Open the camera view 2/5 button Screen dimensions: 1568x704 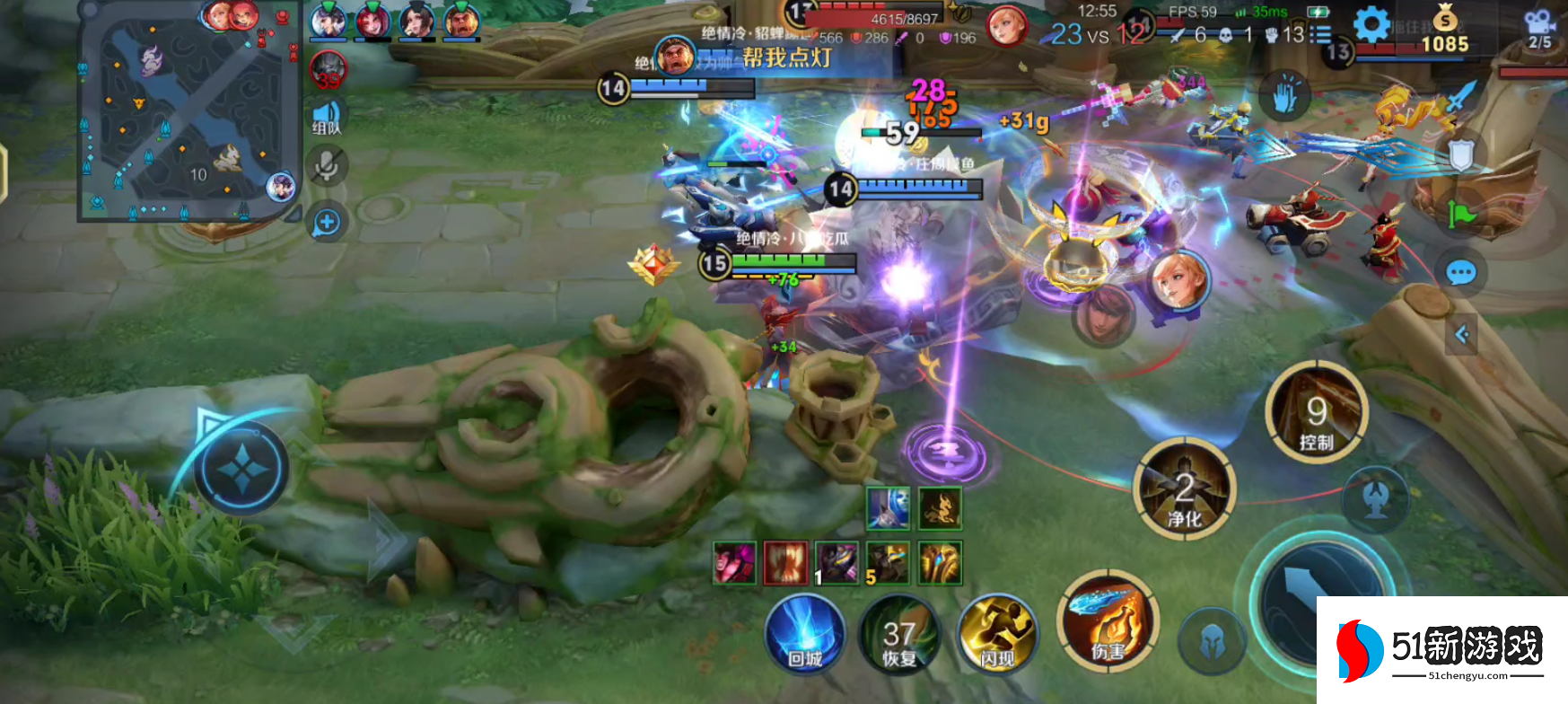click(1539, 29)
